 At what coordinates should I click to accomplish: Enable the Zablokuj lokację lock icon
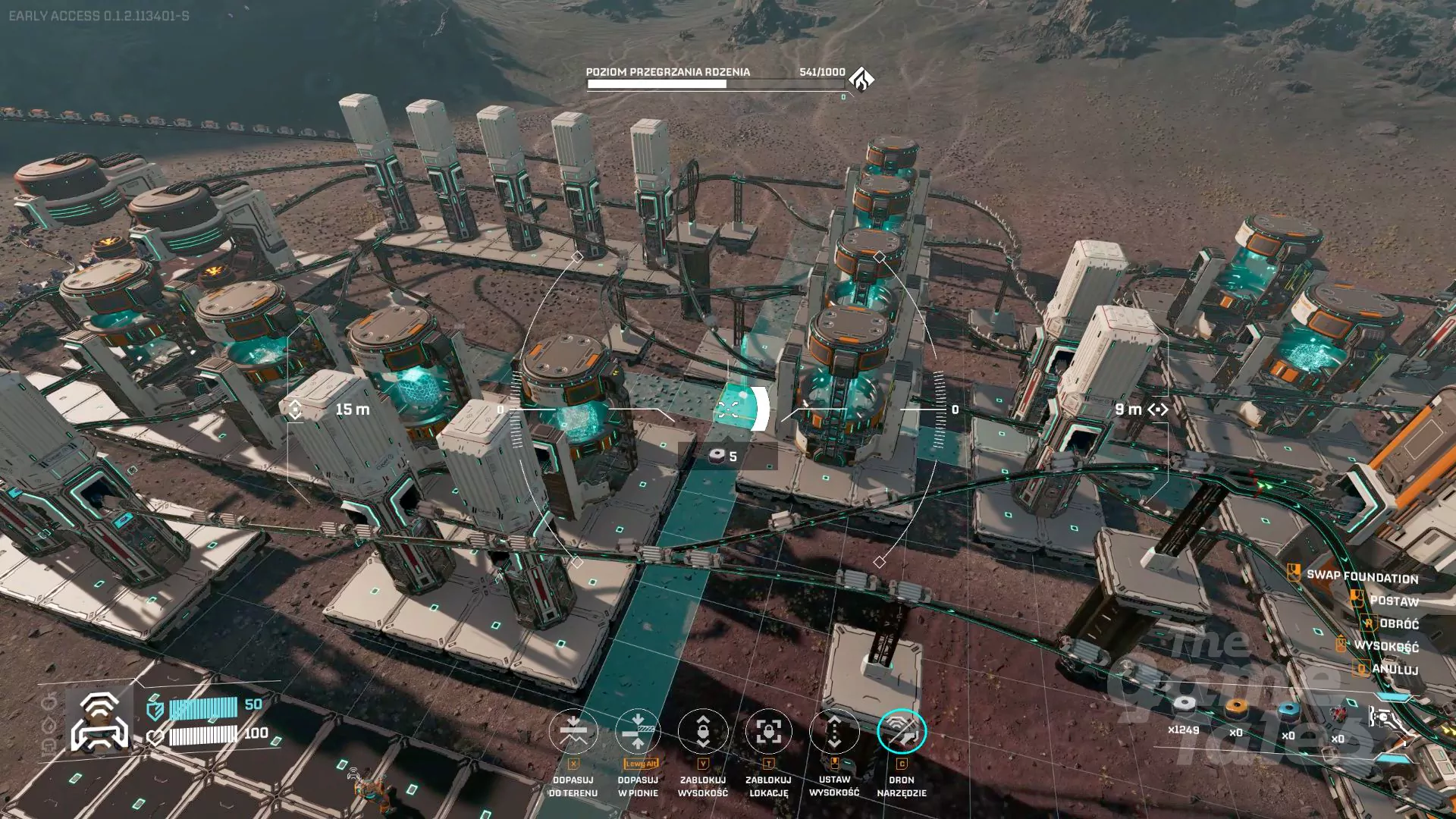pyautogui.click(x=768, y=732)
